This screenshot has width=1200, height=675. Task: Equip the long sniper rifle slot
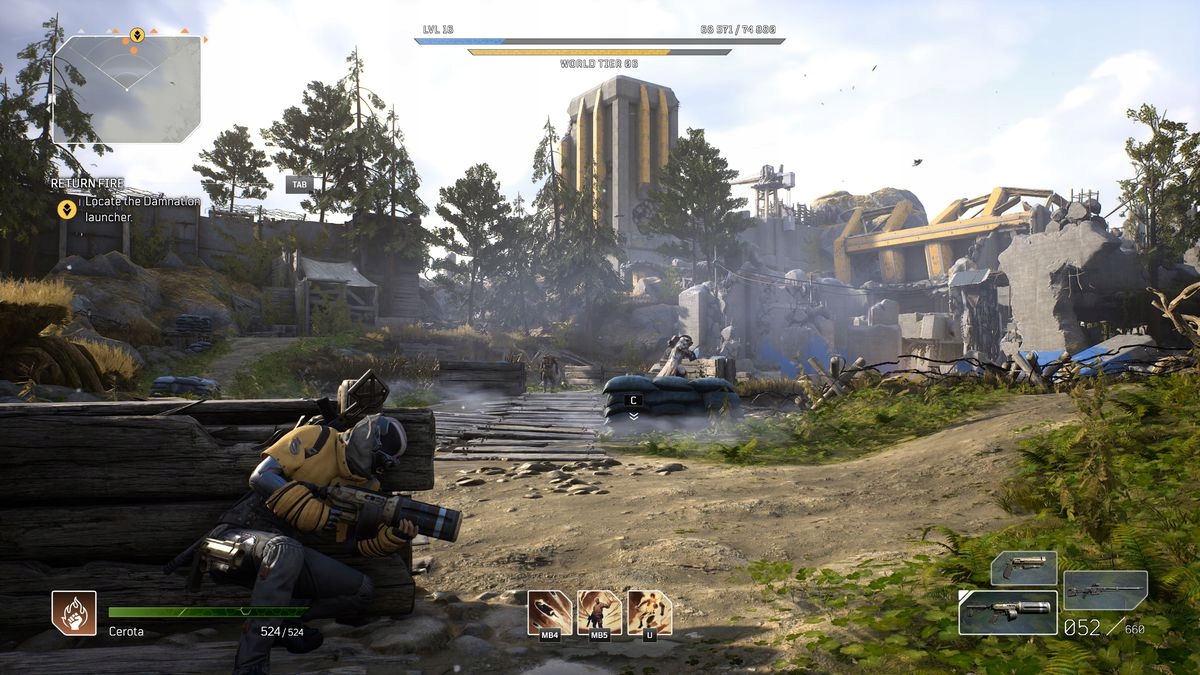click(x=1105, y=590)
